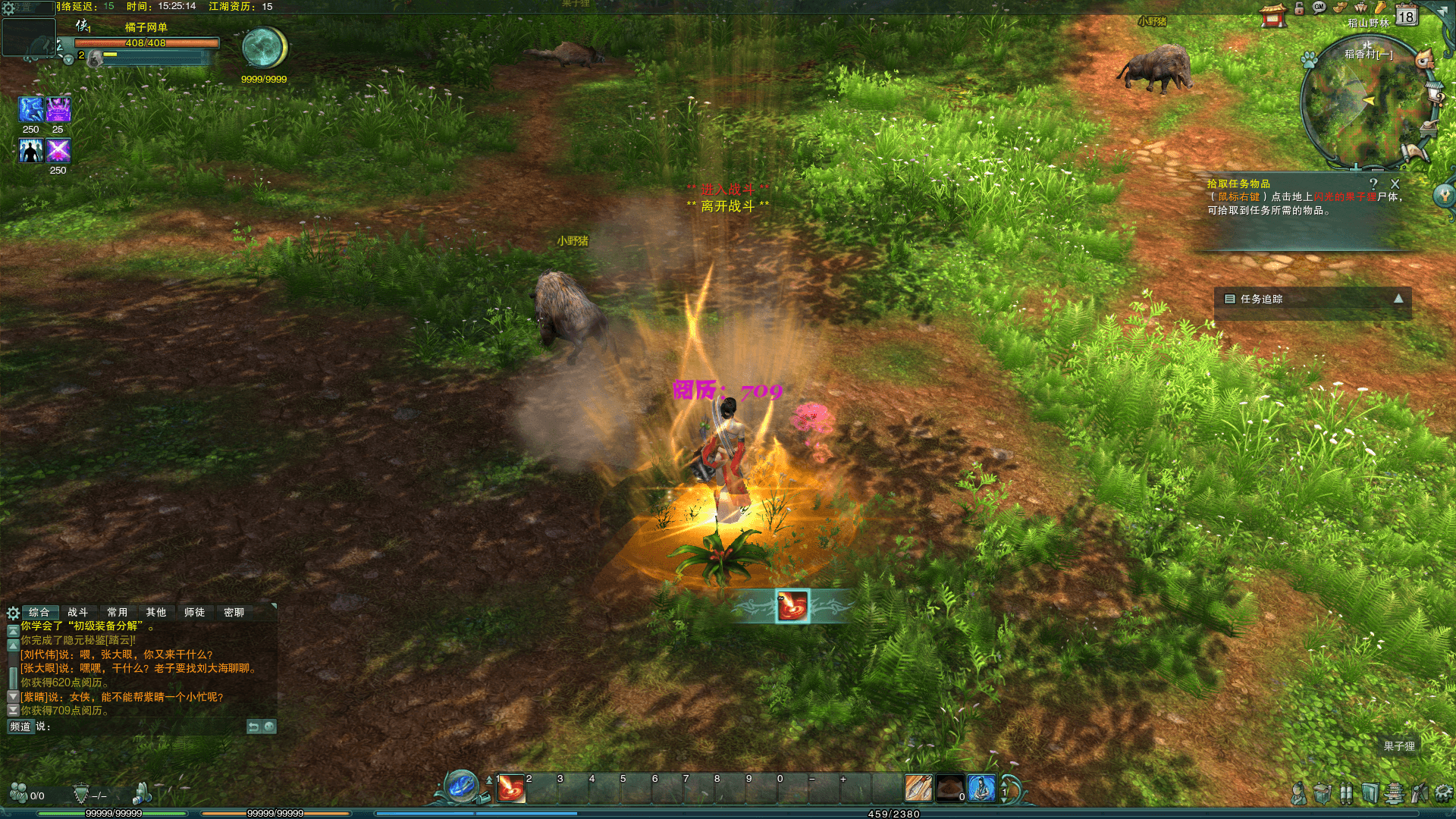
Task: Select the 师徒 chat tab
Action: tap(194, 612)
